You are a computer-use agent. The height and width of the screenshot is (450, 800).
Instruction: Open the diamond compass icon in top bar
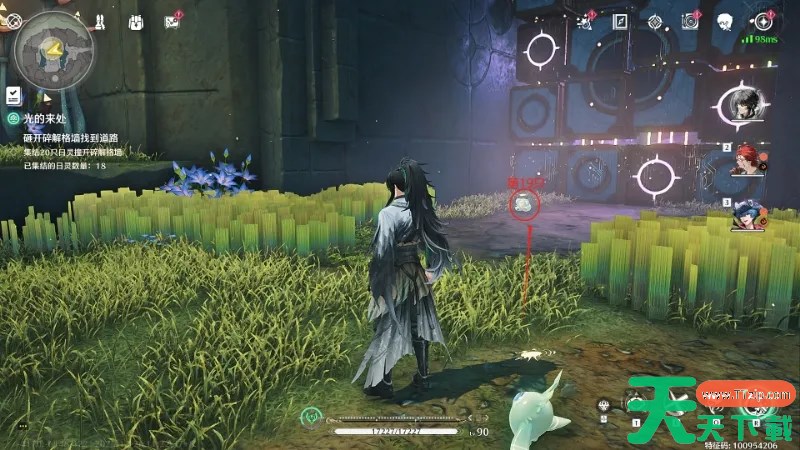(x=655, y=21)
